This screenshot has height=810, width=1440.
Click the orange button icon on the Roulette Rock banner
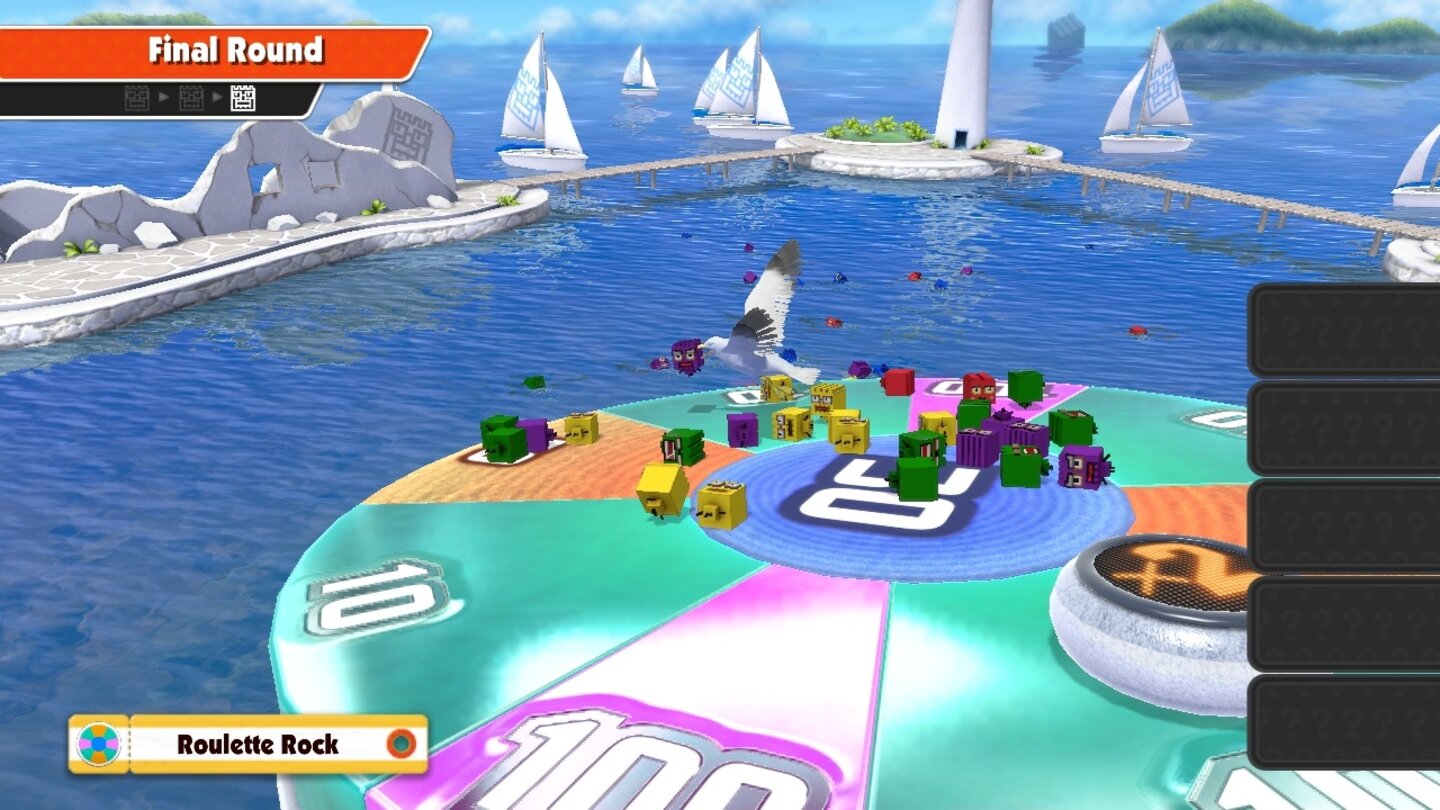tap(402, 742)
